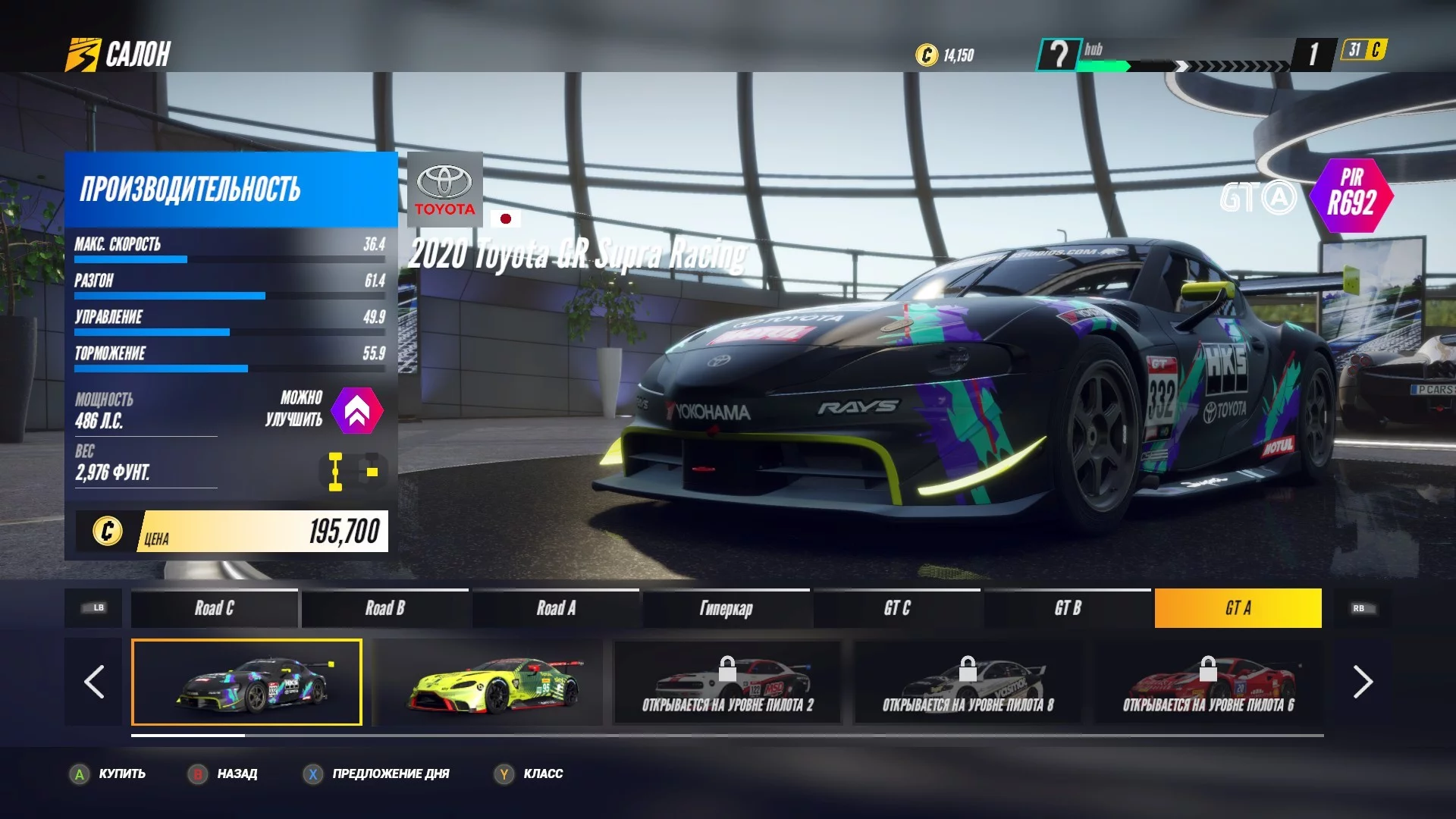Viewport: 1456px width, 819px height.
Task: Switch to the Road C class tab
Action: (214, 608)
